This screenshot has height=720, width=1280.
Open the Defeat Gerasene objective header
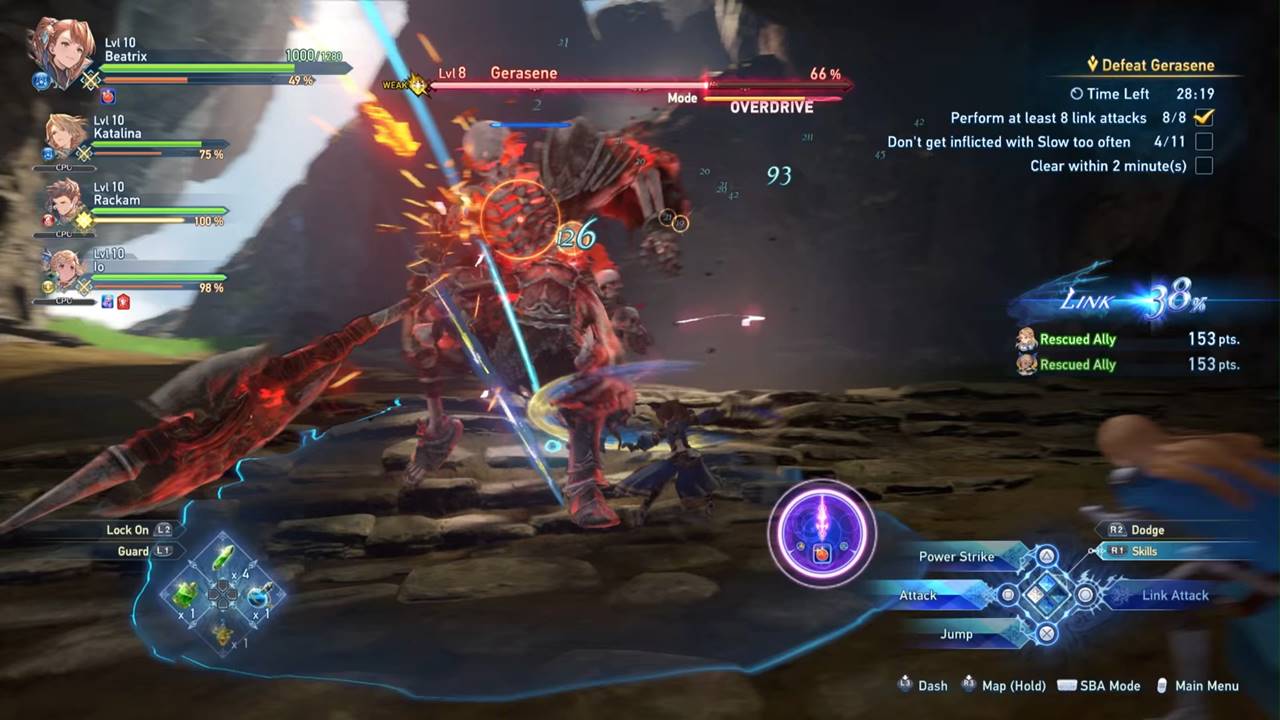coord(1157,66)
